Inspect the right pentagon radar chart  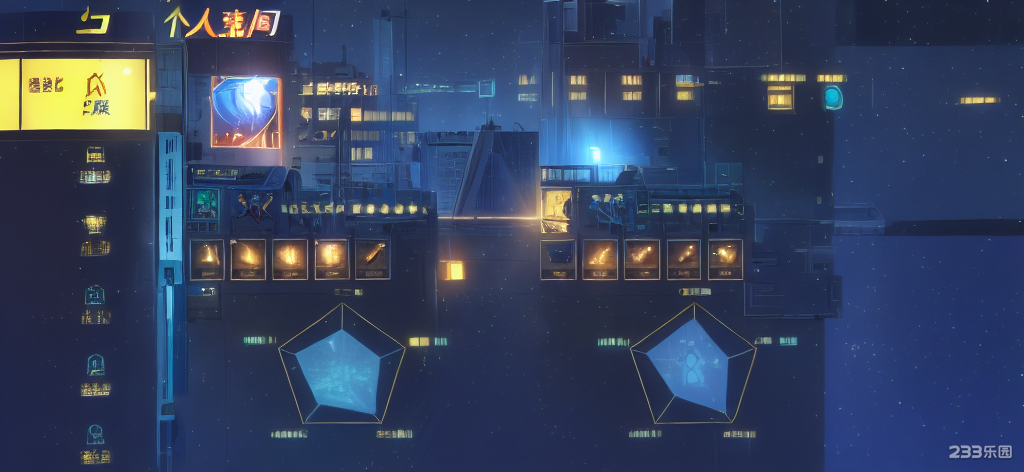click(x=693, y=366)
